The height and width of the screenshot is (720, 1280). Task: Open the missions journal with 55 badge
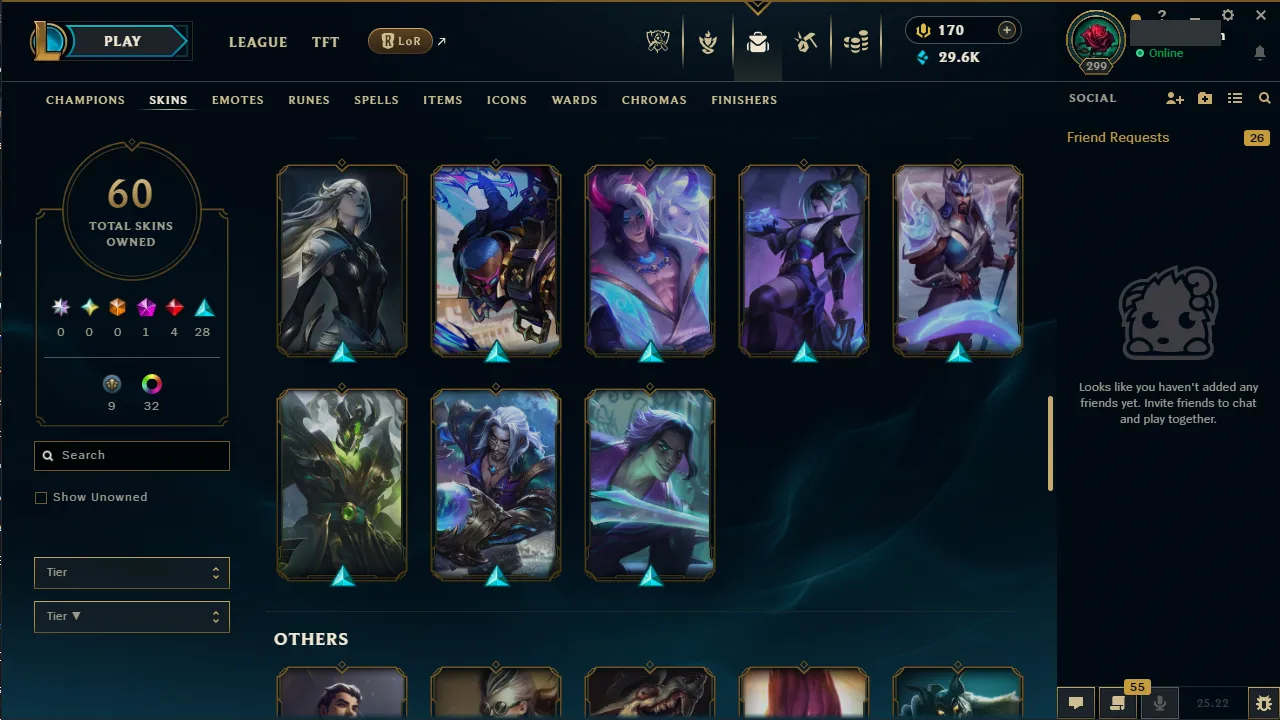1118,703
